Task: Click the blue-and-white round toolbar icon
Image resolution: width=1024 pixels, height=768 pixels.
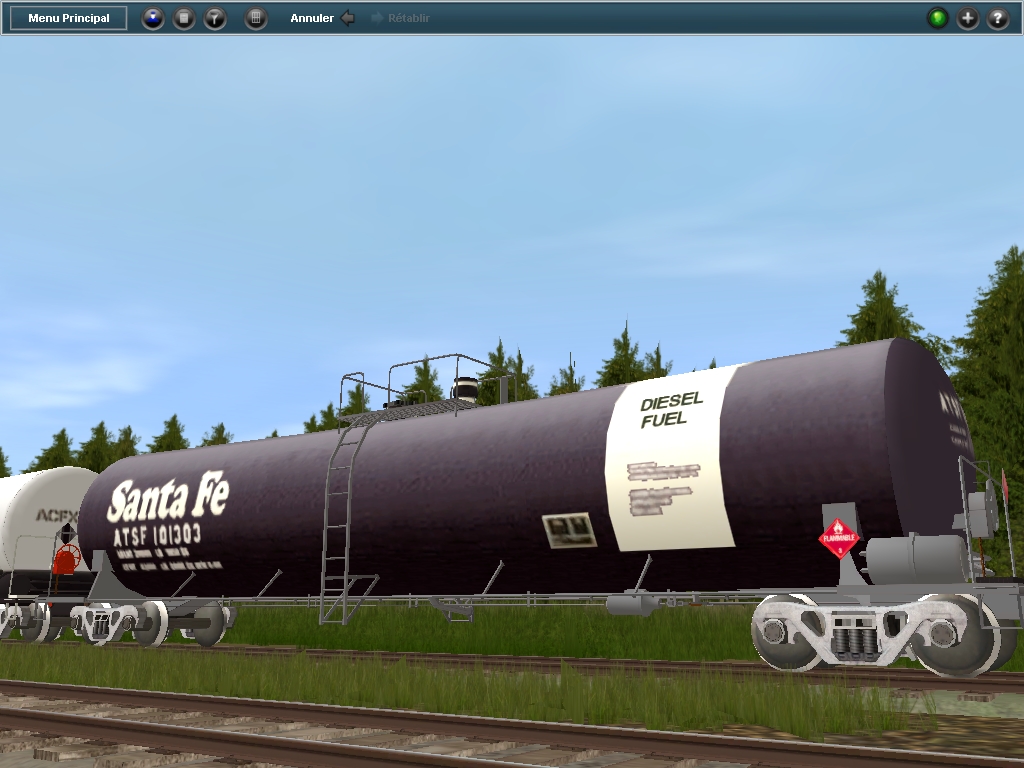Action: (153, 18)
